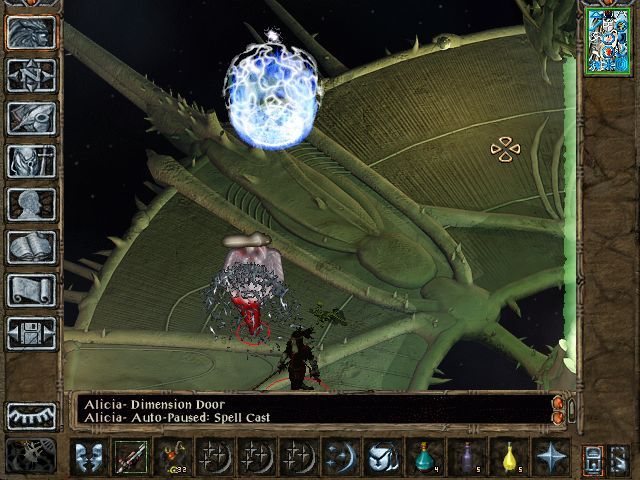The width and height of the screenshot is (640, 480).
Task: Open special abilities with the star button
Action: pos(550,458)
